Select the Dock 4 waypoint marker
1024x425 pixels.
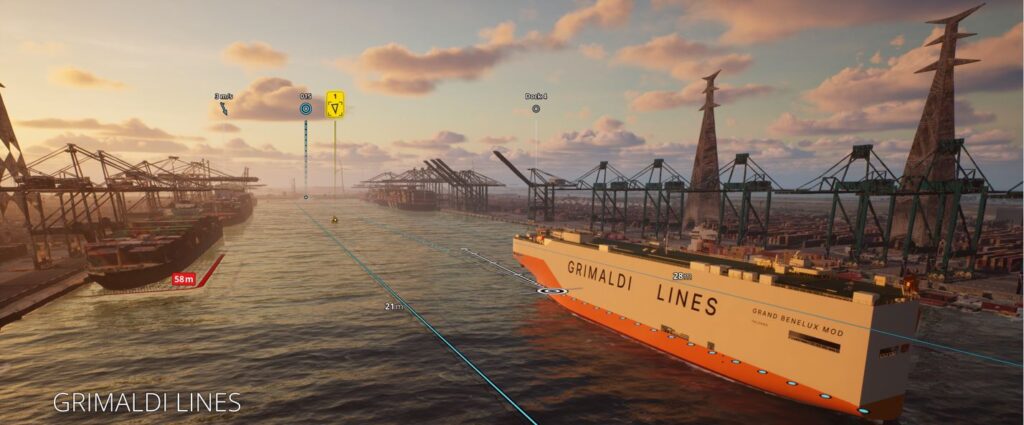click(536, 108)
